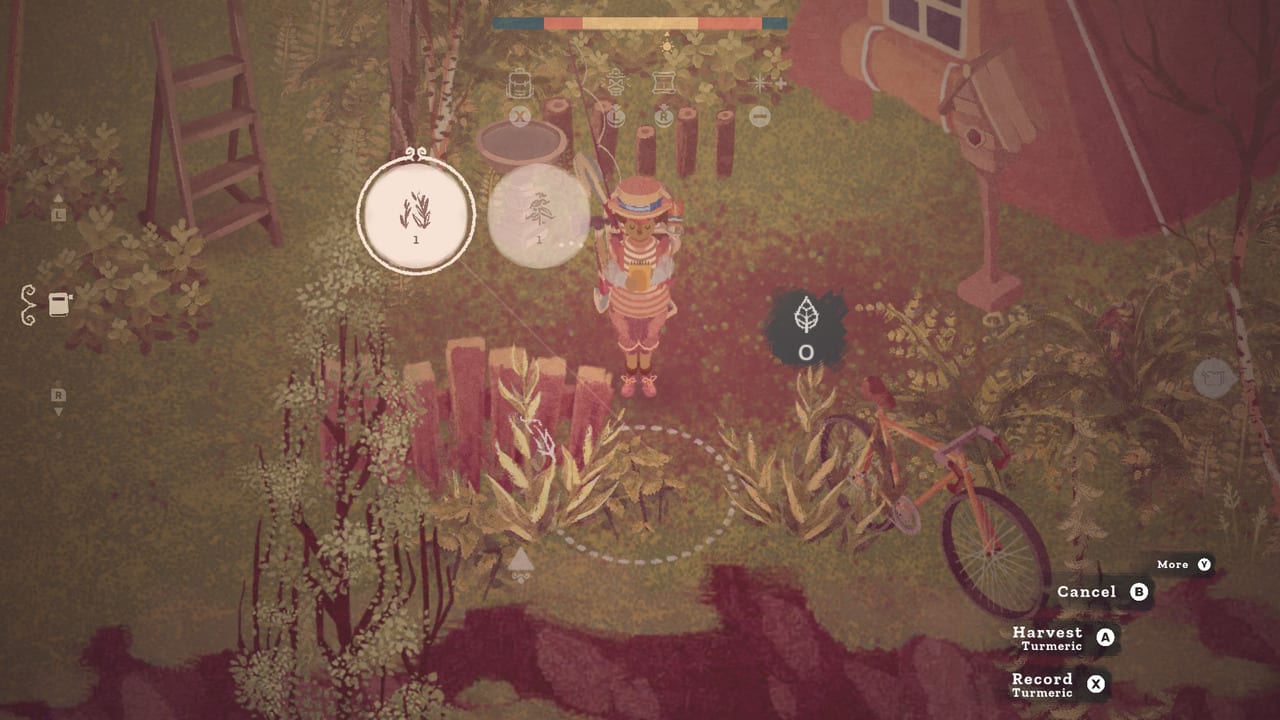The height and width of the screenshot is (720, 1280).
Task: Open the storage box icon
Action: [663, 82]
